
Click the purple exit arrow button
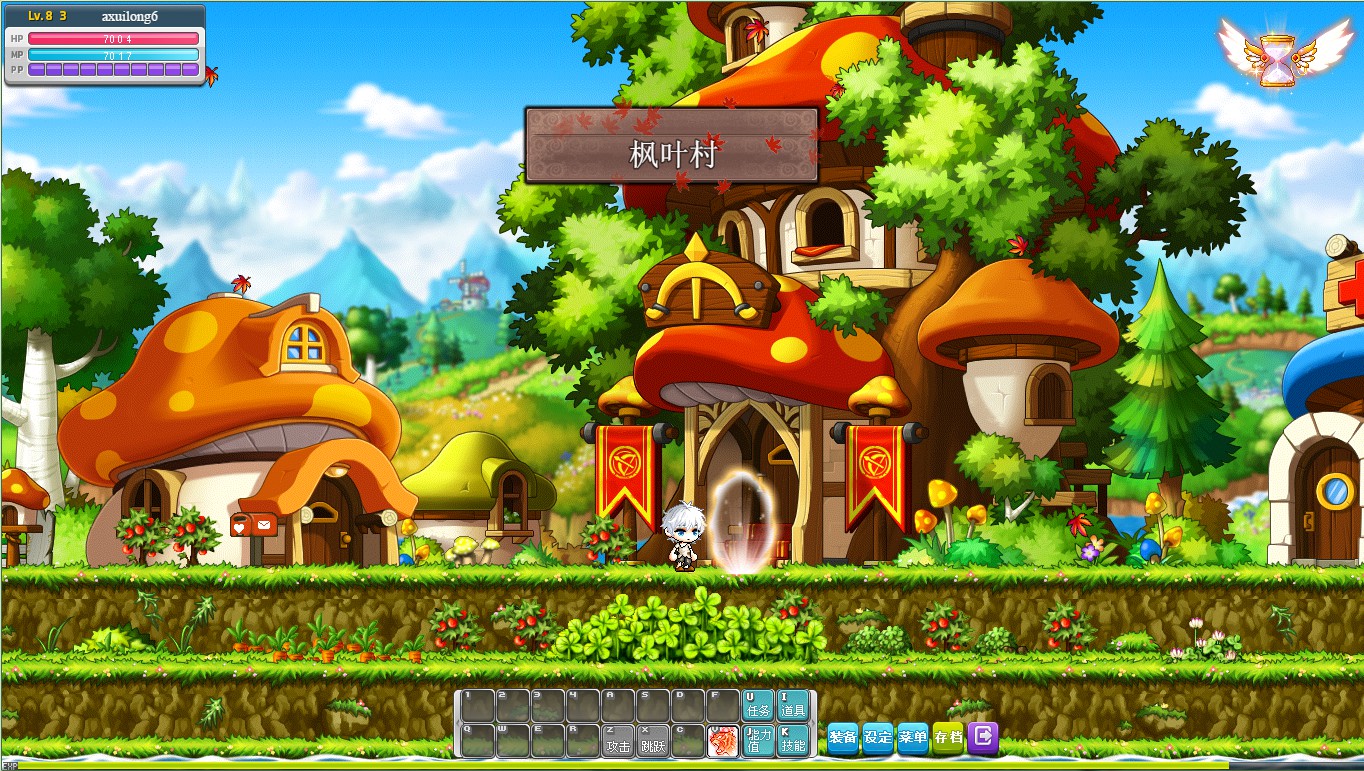pyautogui.click(x=983, y=738)
